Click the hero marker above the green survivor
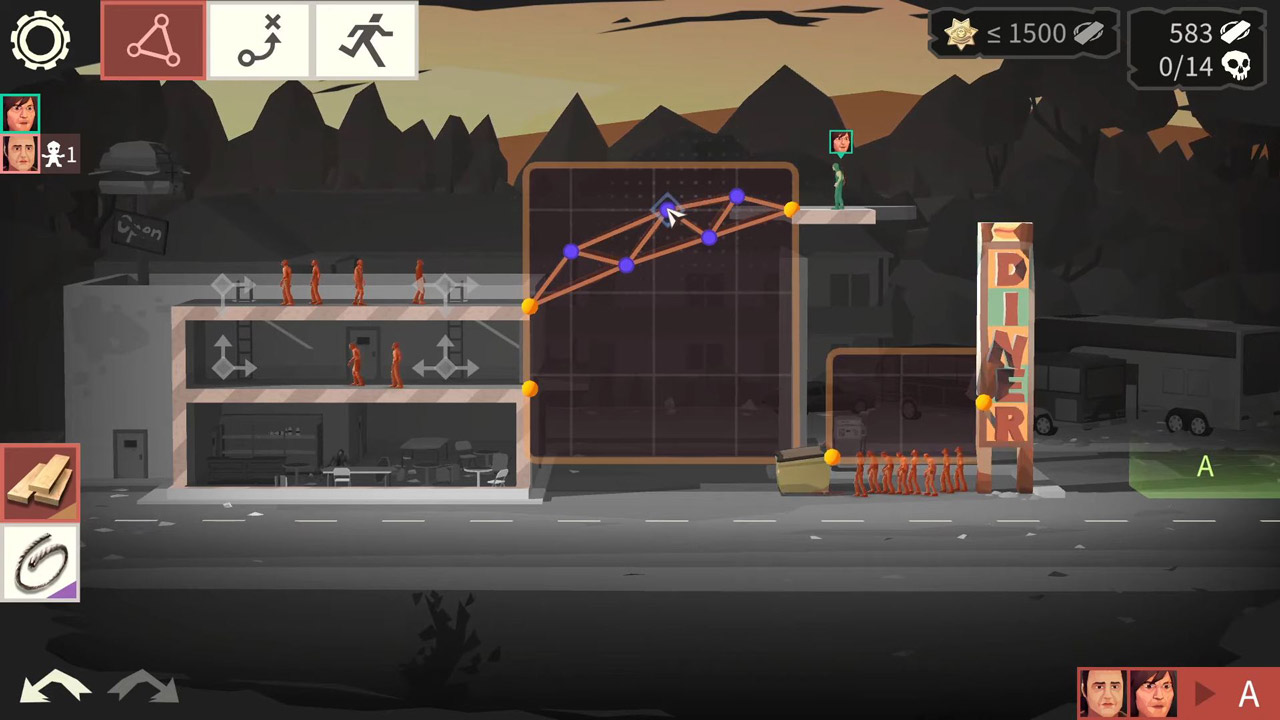 click(840, 142)
